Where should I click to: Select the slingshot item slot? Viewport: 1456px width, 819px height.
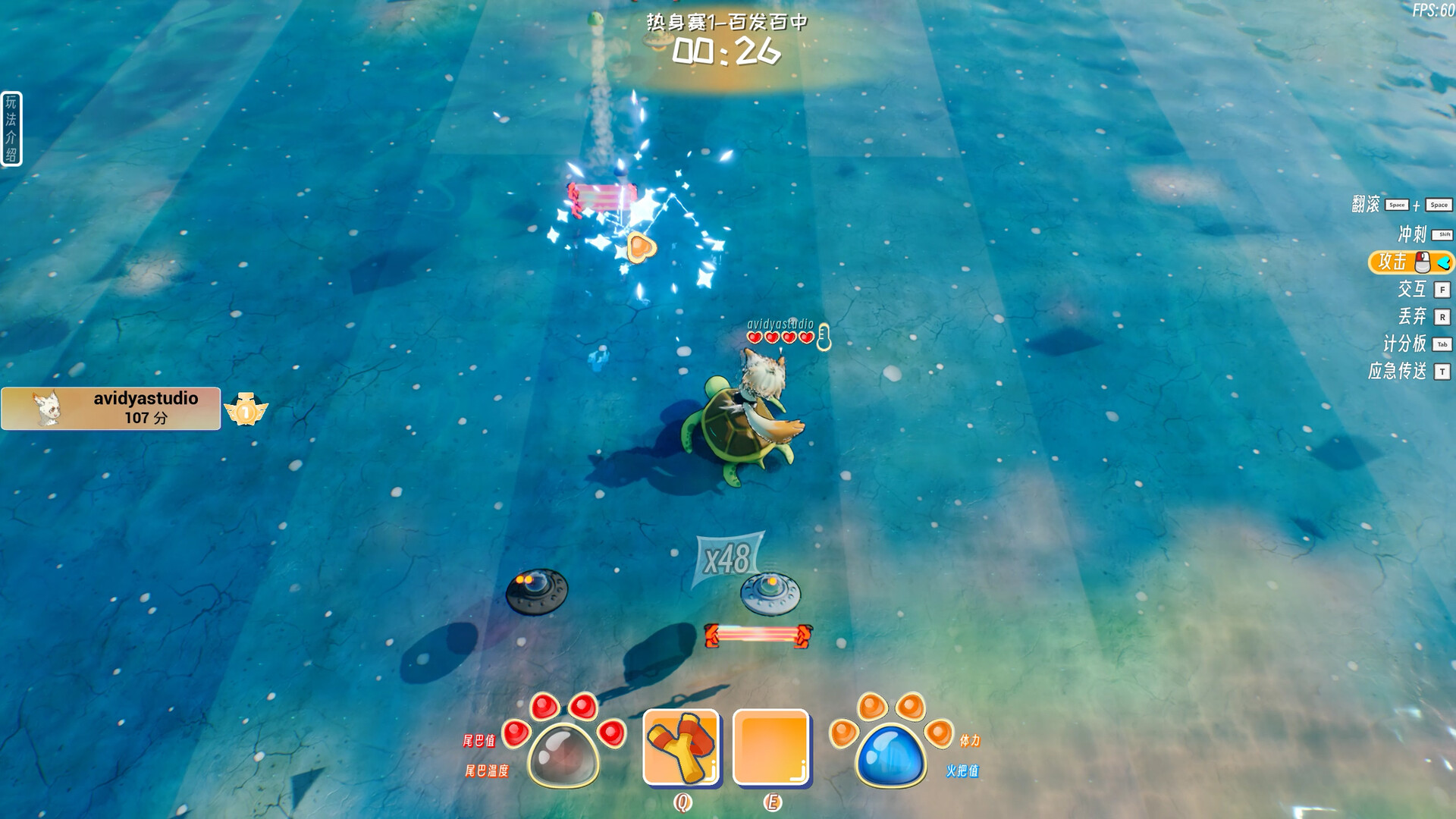tap(680, 747)
